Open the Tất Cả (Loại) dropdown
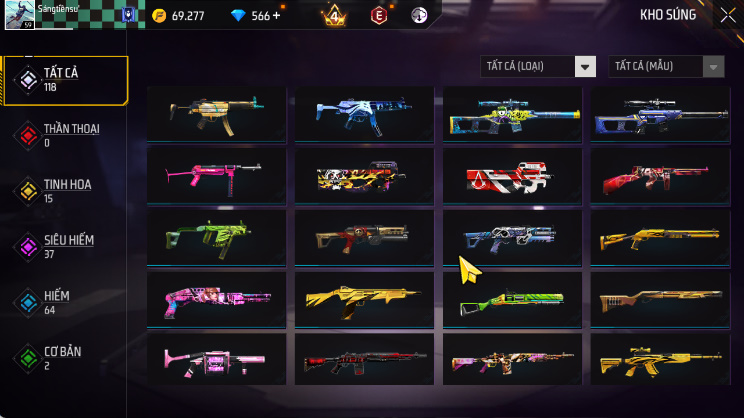This screenshot has width=744, height=418. tap(538, 67)
